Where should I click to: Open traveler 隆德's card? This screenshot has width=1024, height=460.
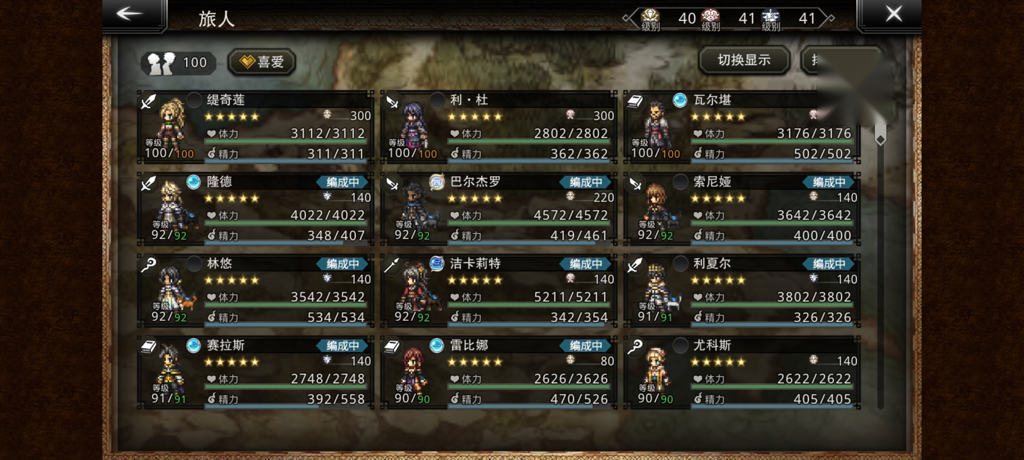coord(256,208)
